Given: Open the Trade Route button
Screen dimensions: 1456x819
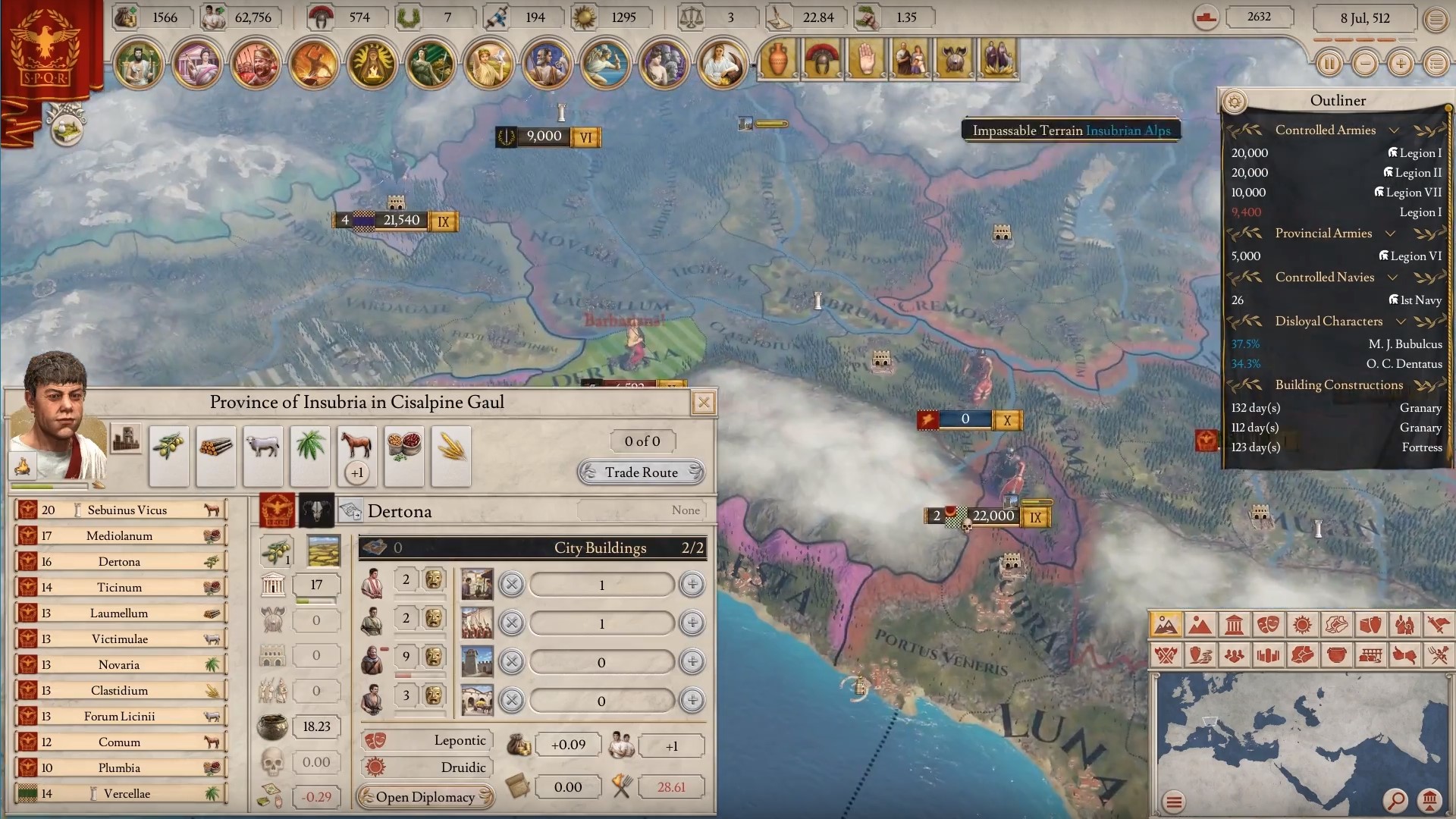Looking at the screenshot, I should click(x=642, y=472).
